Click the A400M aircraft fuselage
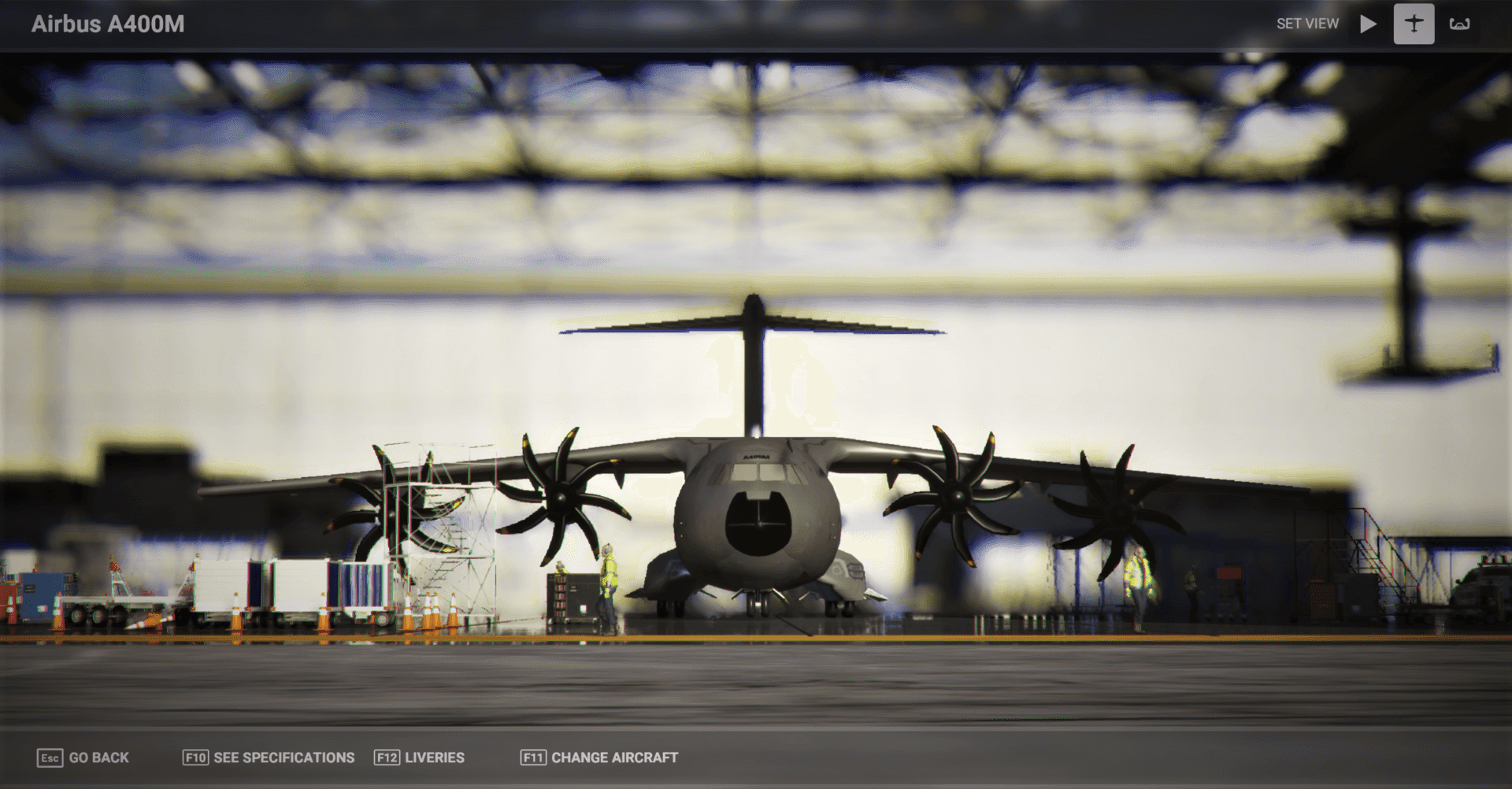Viewport: 1512px width, 789px height. pos(758,512)
